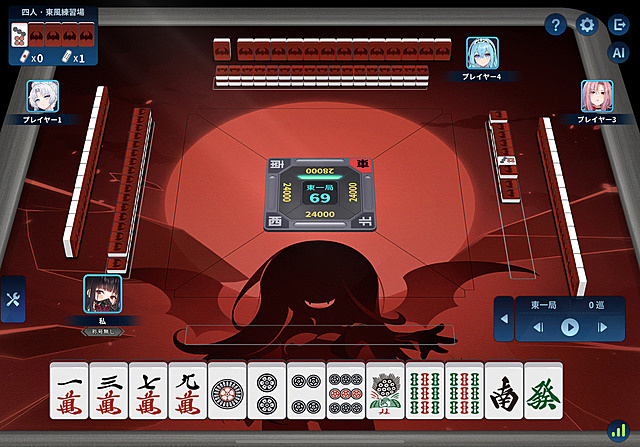The image size is (640, 447).
Task: Step forward one move in the replay
Action: (602, 327)
